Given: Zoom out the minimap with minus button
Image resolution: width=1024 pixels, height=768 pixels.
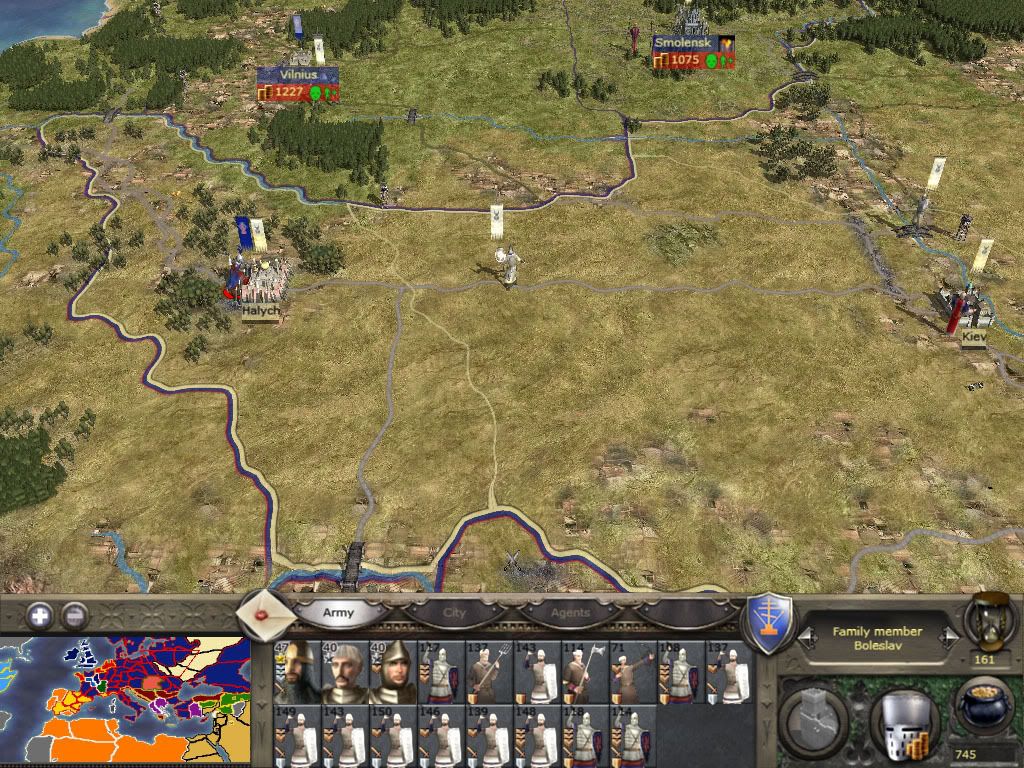Looking at the screenshot, I should click(74, 616).
